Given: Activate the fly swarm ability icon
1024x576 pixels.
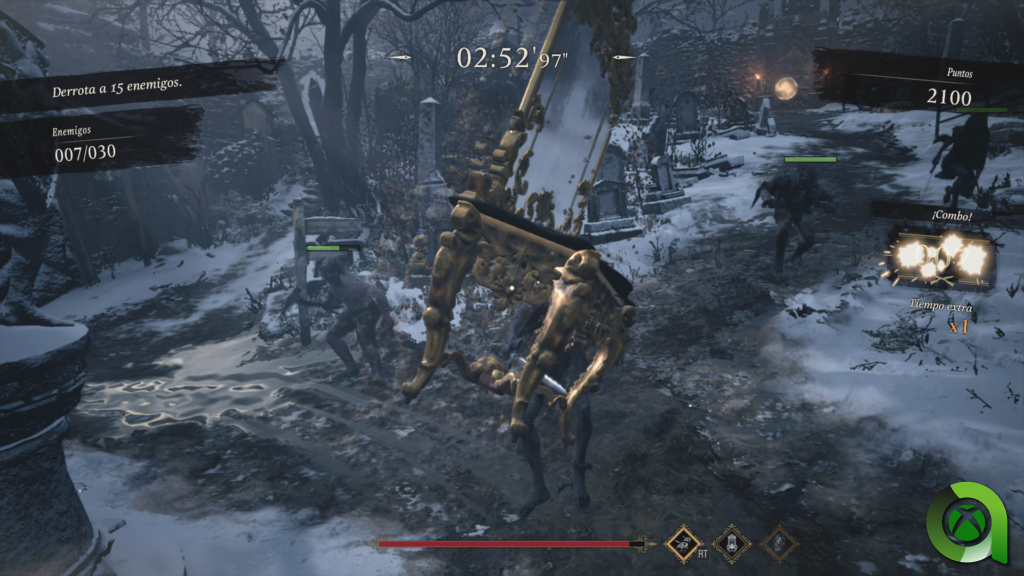Looking at the screenshot, I should pos(685,542).
